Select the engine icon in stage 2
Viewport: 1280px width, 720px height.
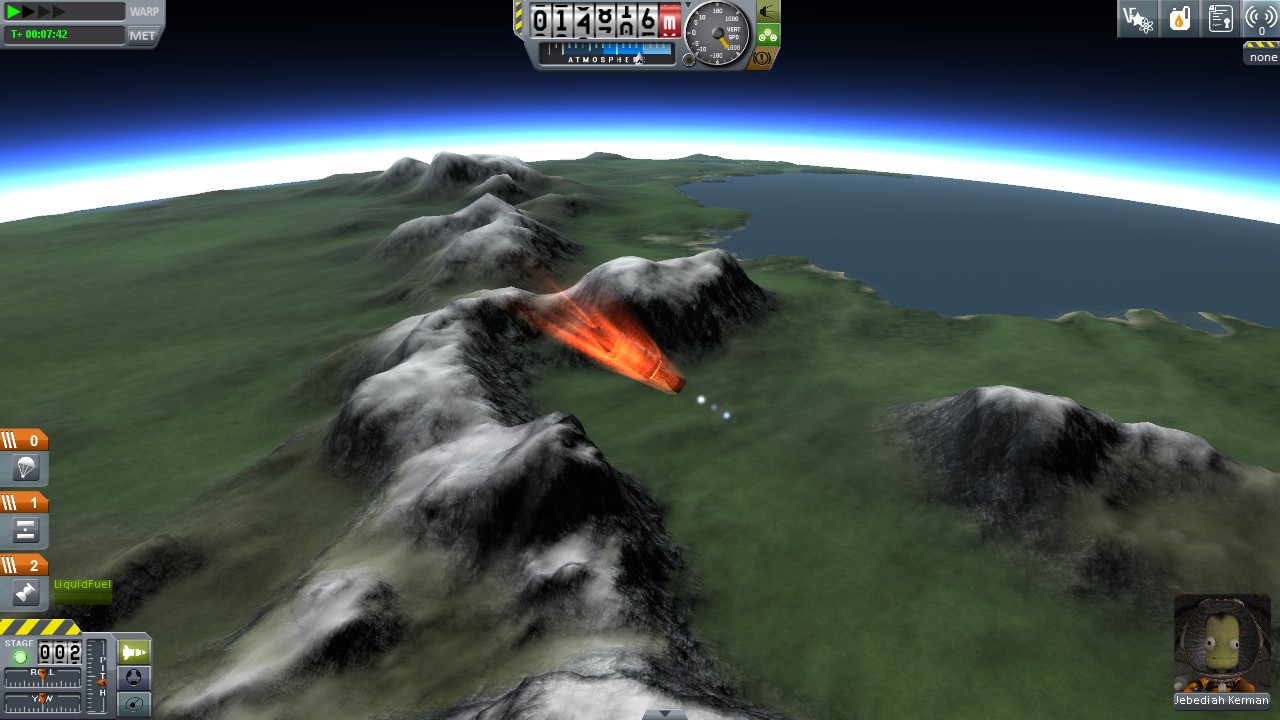pyautogui.click(x=25, y=593)
